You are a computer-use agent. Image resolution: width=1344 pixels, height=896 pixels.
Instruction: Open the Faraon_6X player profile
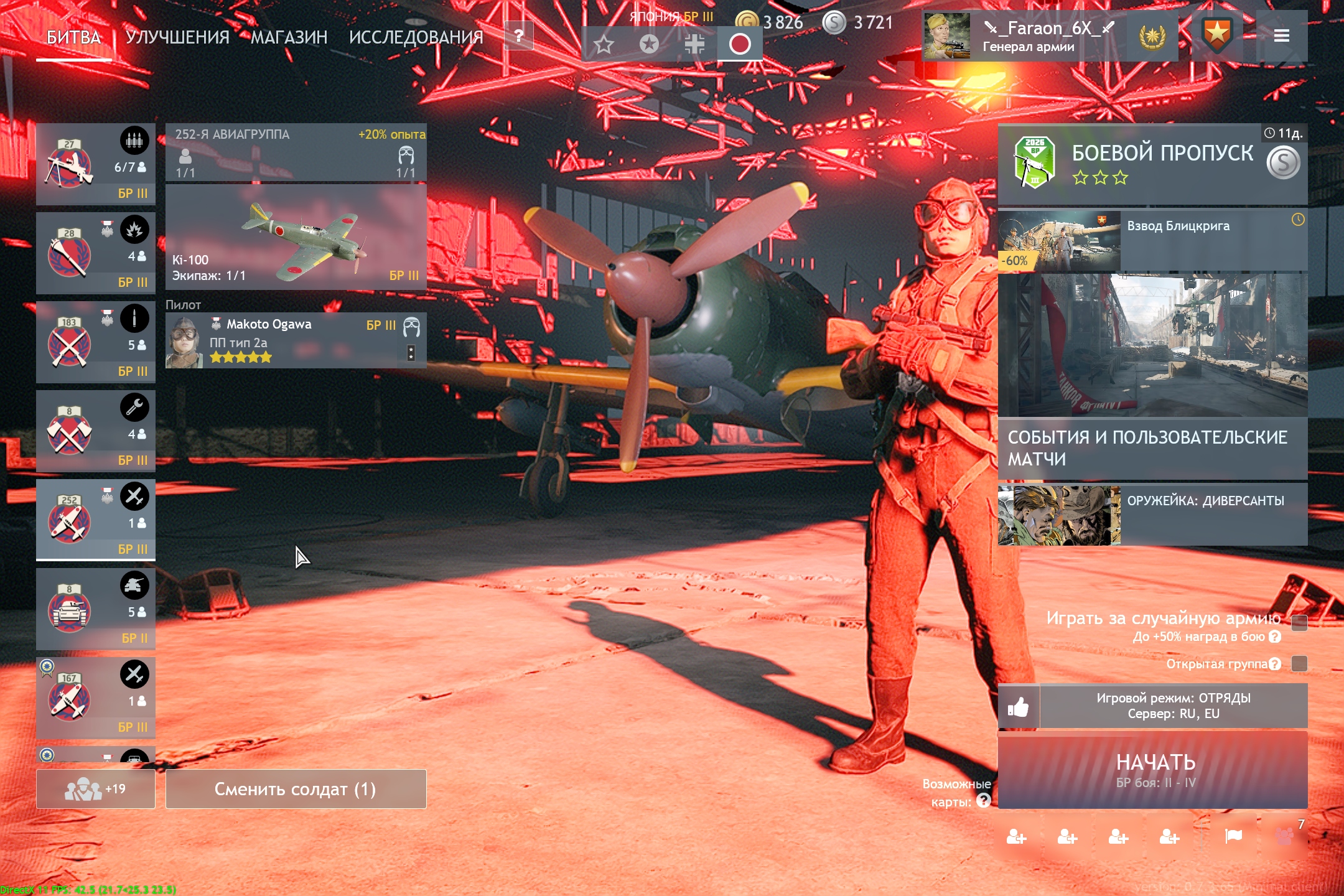pyautogui.click(x=1028, y=36)
